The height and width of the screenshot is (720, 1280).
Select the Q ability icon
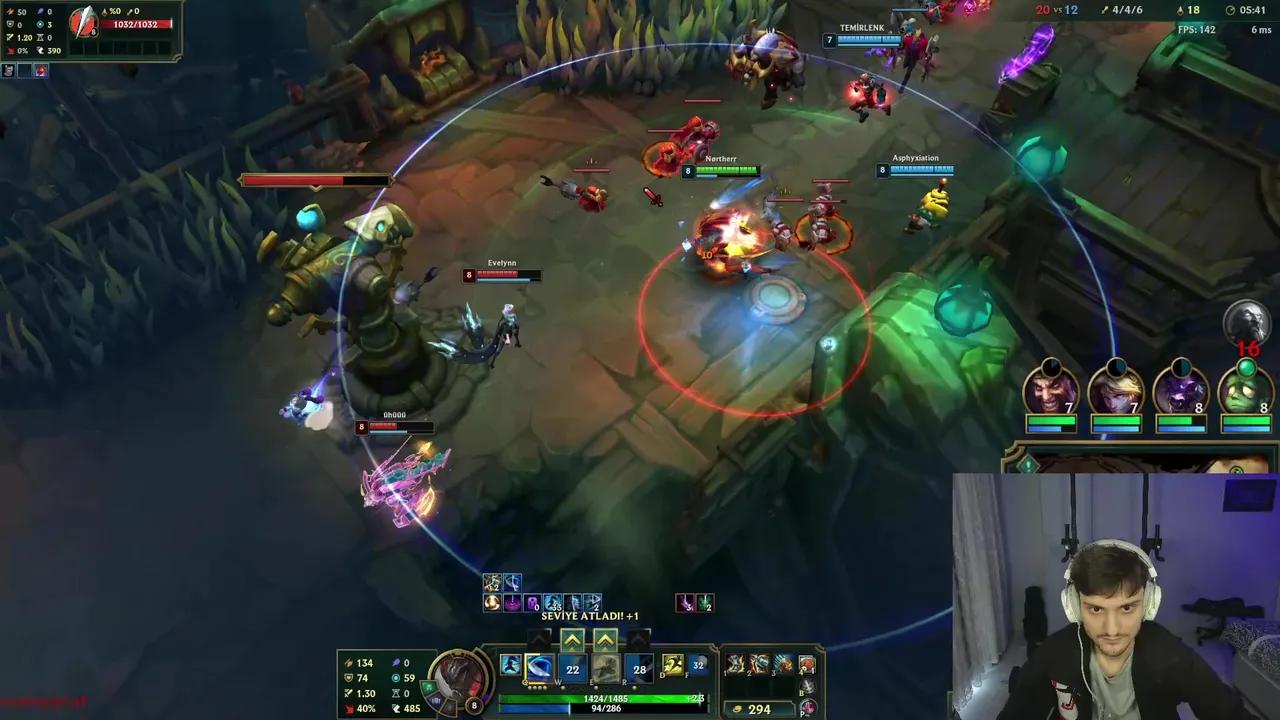pyautogui.click(x=537, y=668)
